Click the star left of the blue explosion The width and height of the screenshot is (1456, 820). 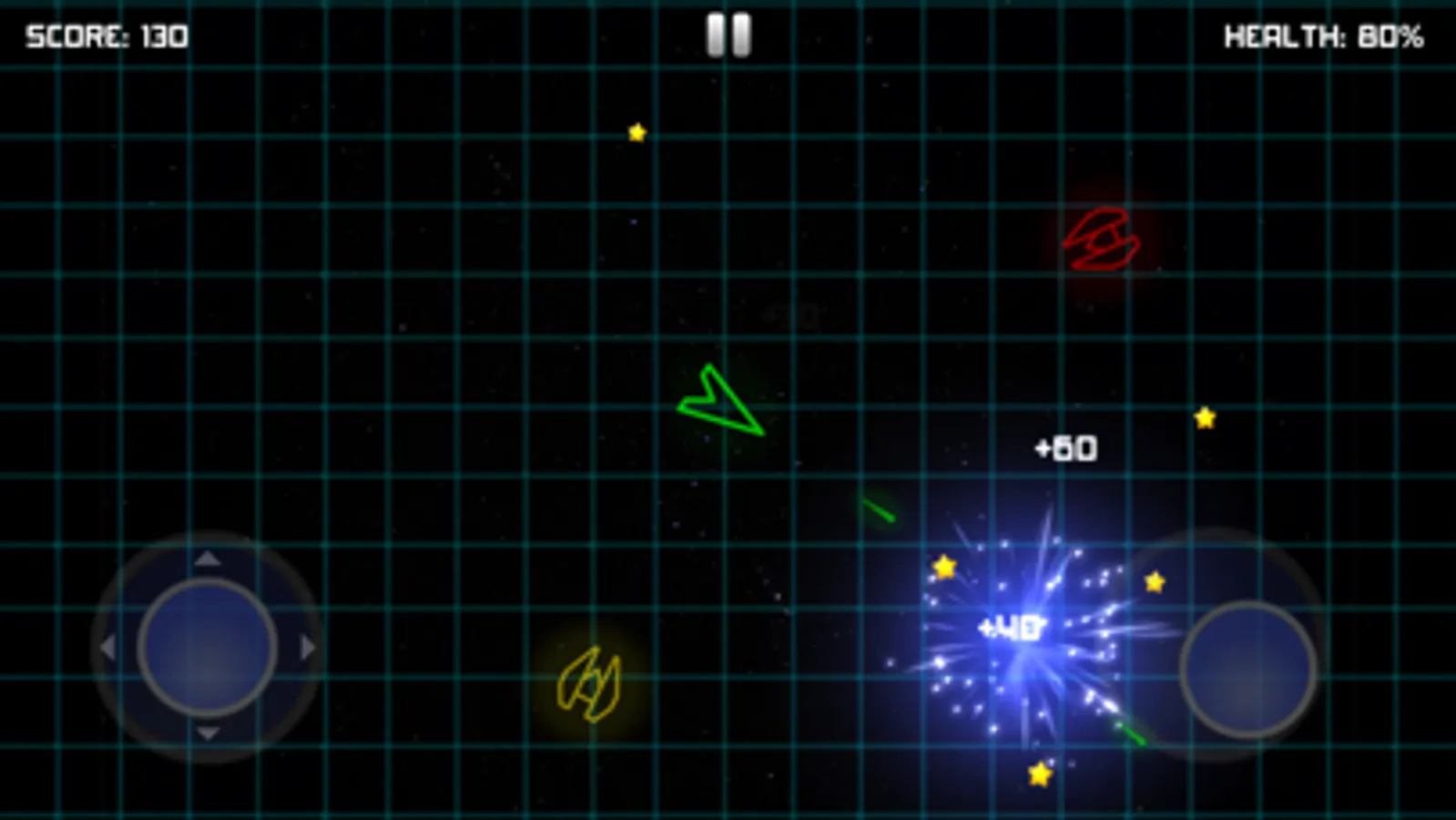[x=943, y=566]
